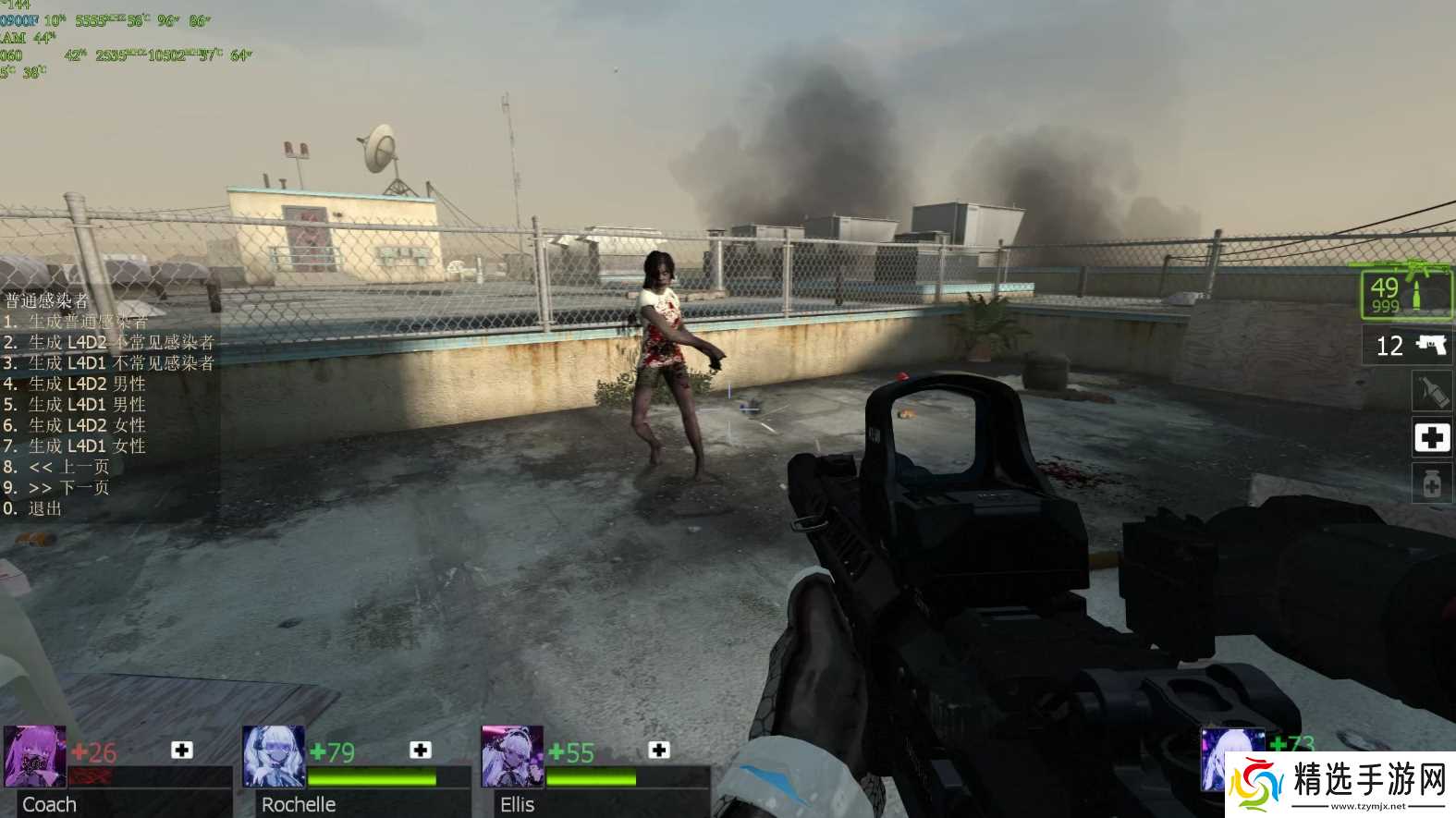Select 生成普通感染者 menu entry
This screenshot has height=818, width=1456.
pyautogui.click(x=88, y=322)
